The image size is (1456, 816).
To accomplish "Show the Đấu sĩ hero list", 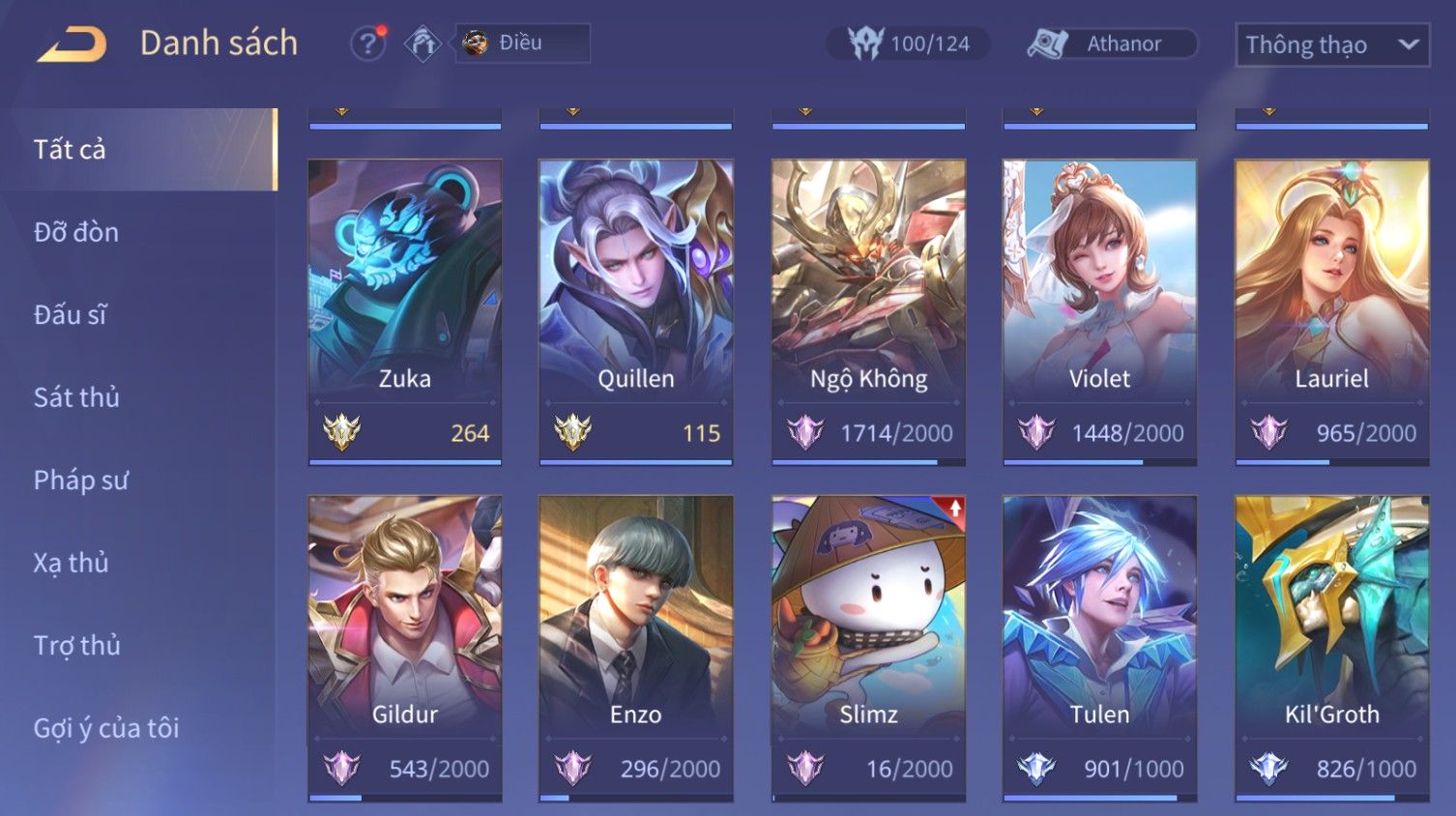I will tap(71, 315).
